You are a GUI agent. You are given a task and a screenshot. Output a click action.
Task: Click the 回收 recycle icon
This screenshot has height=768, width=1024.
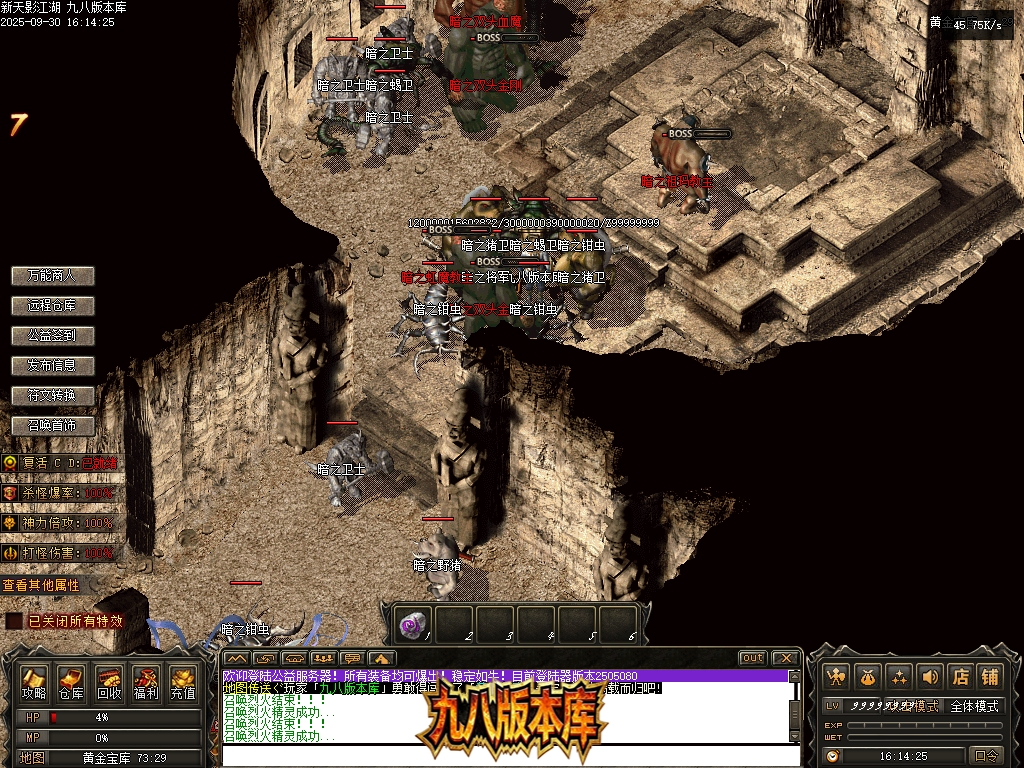pyautogui.click(x=109, y=682)
